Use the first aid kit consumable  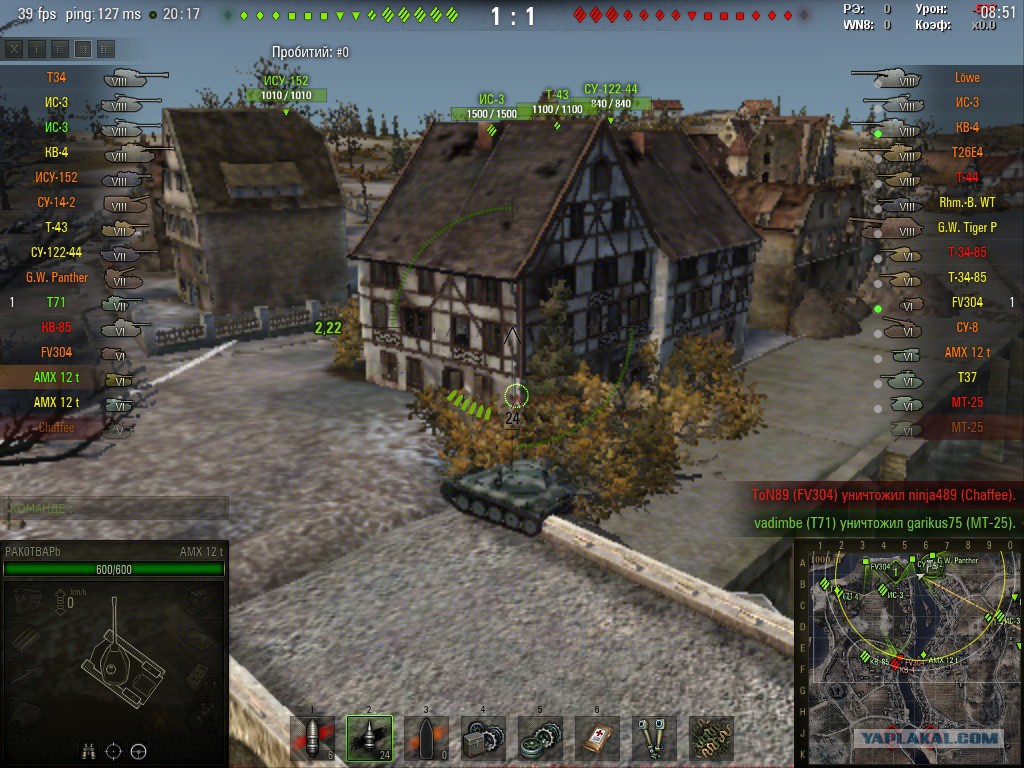click(597, 738)
